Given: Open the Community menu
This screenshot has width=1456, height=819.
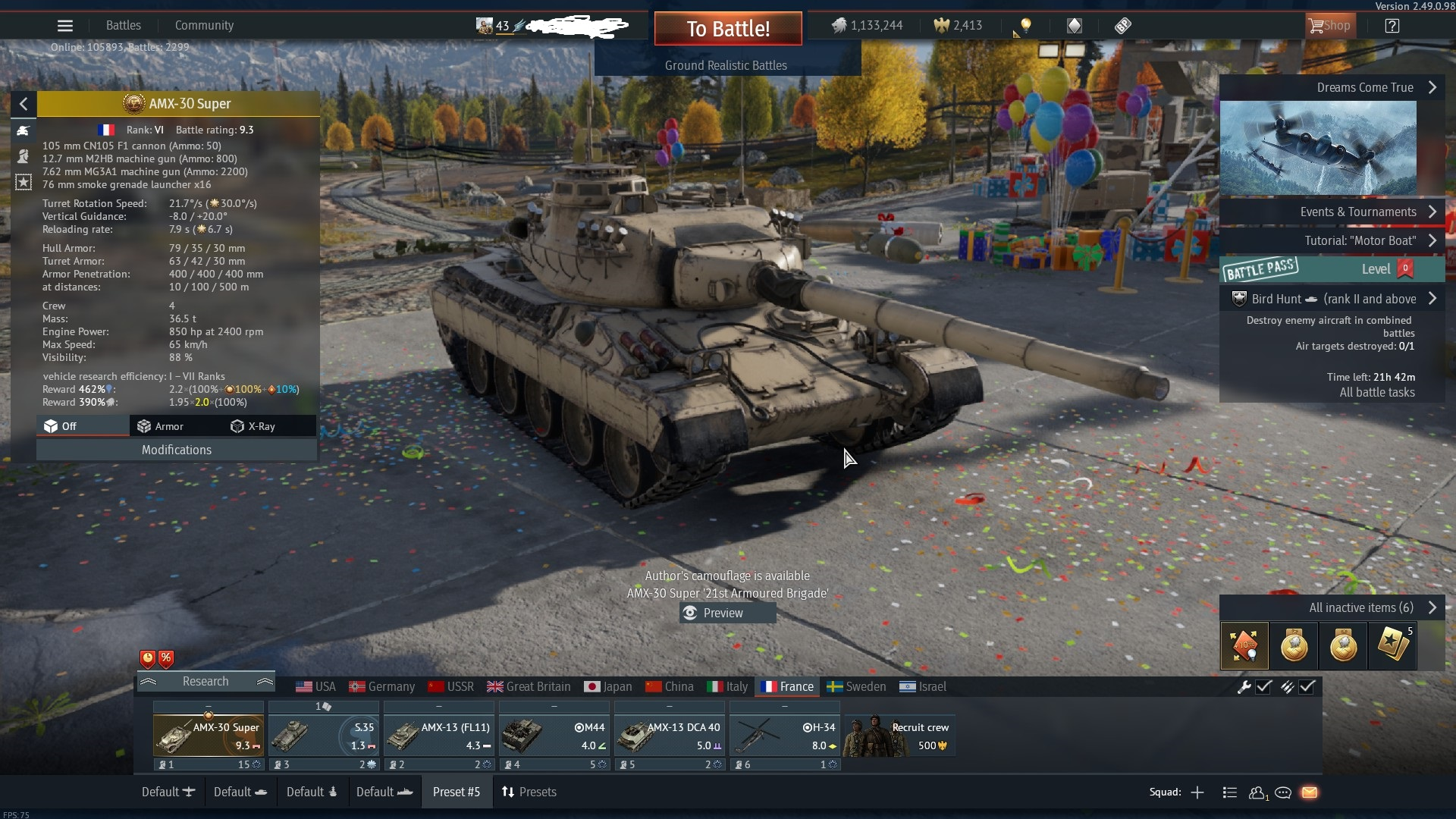Looking at the screenshot, I should tap(204, 26).
